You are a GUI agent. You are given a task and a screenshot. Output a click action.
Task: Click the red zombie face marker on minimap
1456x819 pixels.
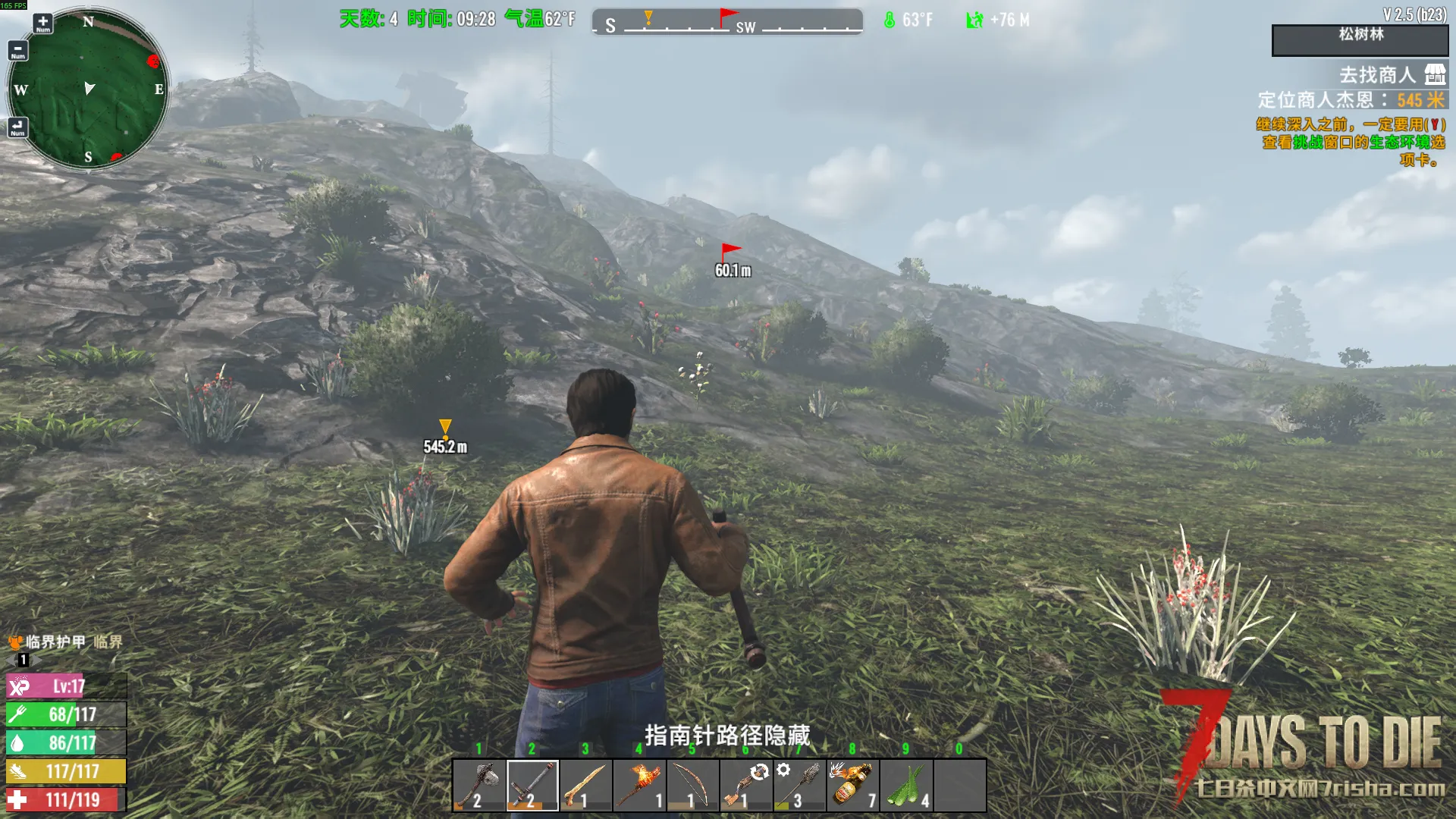[153, 61]
